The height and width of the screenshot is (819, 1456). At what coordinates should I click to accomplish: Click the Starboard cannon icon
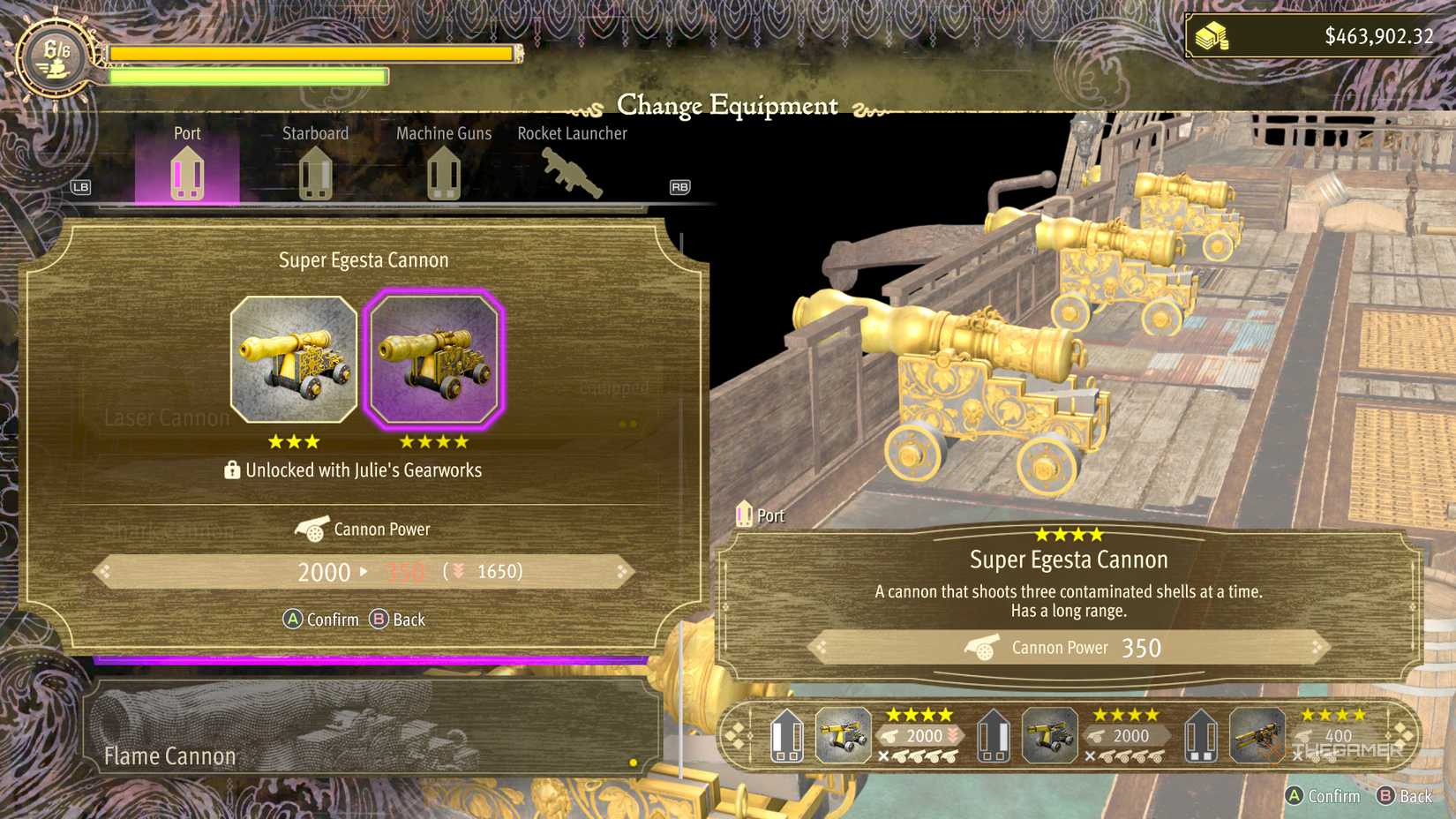click(x=315, y=172)
